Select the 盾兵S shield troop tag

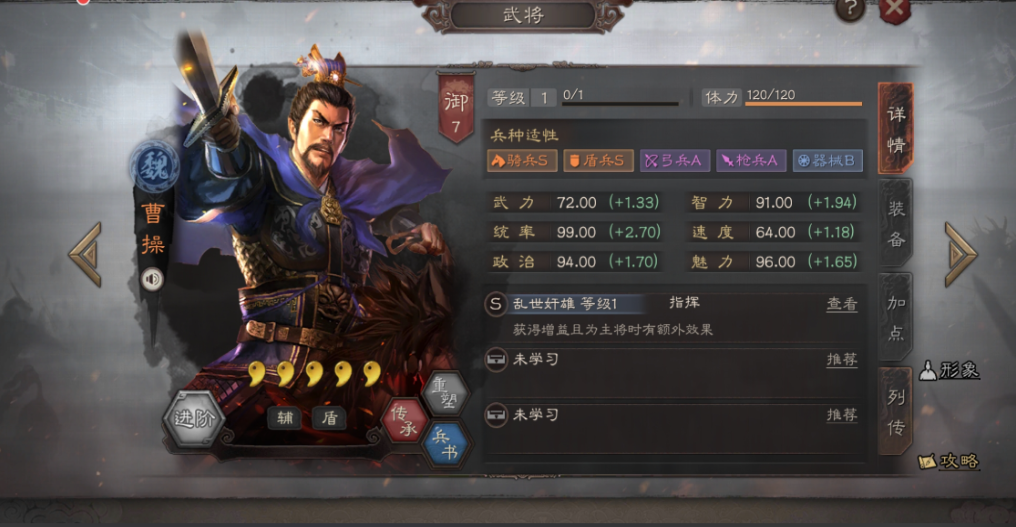(x=598, y=160)
